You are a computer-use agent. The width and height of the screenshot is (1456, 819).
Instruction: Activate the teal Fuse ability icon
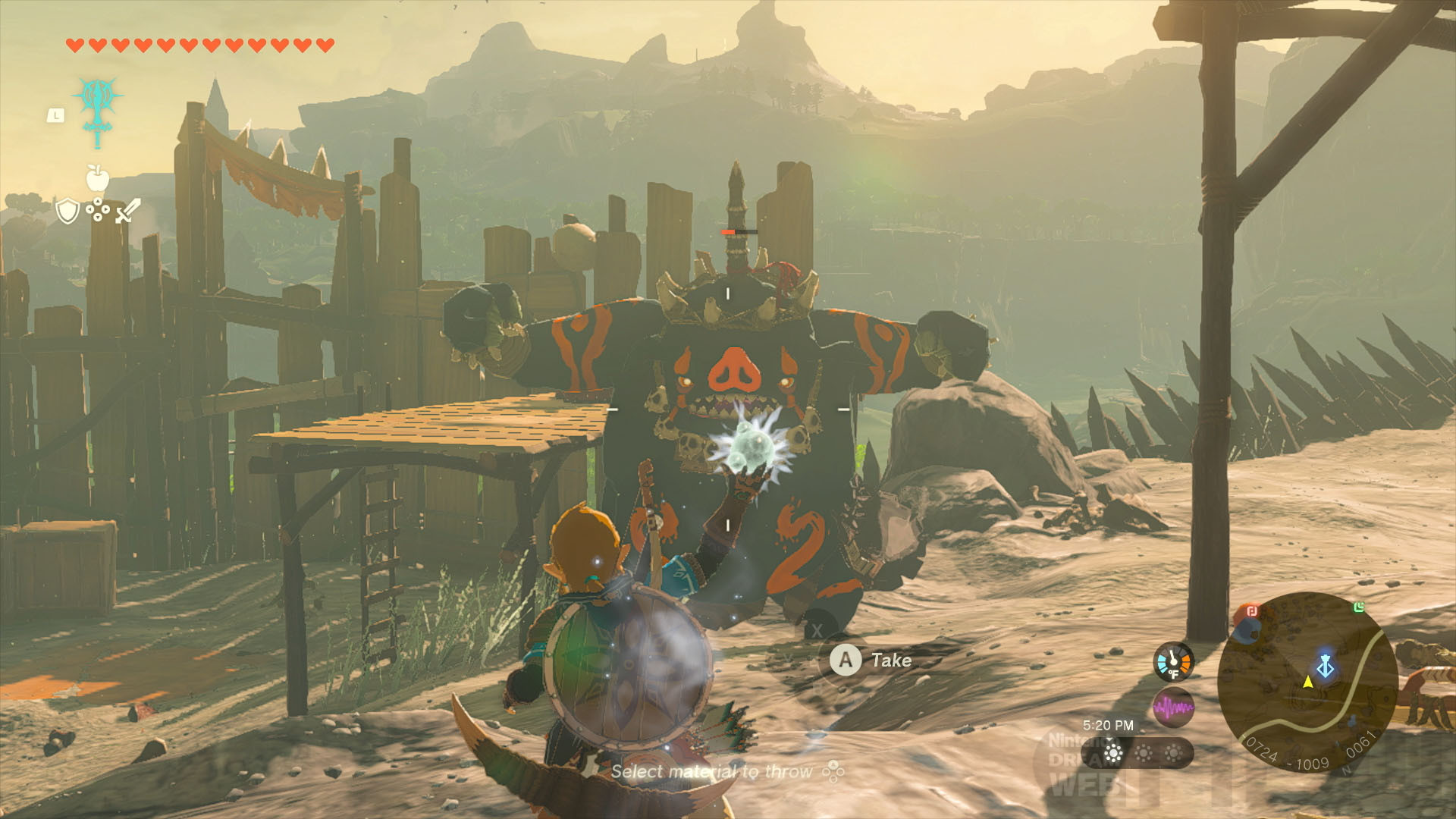coord(98,105)
